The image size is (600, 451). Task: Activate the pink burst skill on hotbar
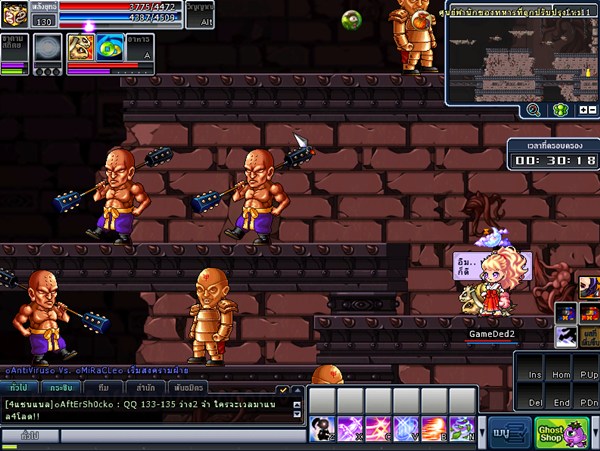point(378,428)
